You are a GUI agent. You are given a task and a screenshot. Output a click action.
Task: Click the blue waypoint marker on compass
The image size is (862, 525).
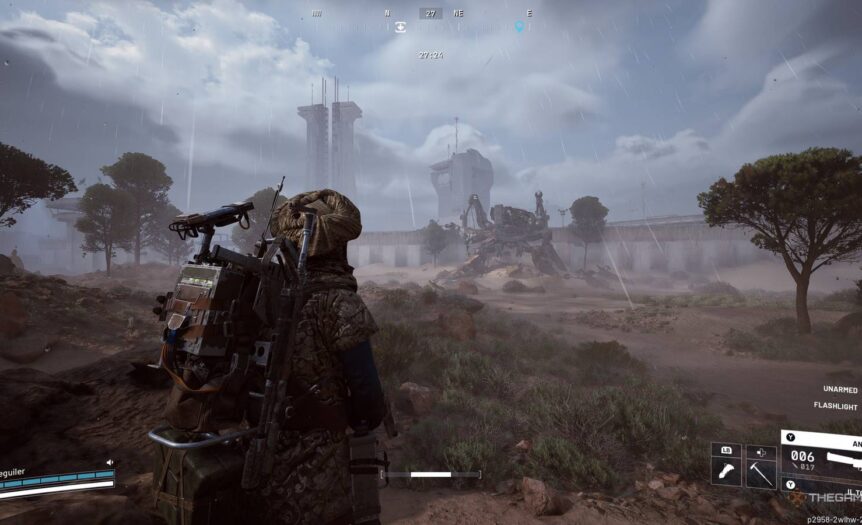519,27
